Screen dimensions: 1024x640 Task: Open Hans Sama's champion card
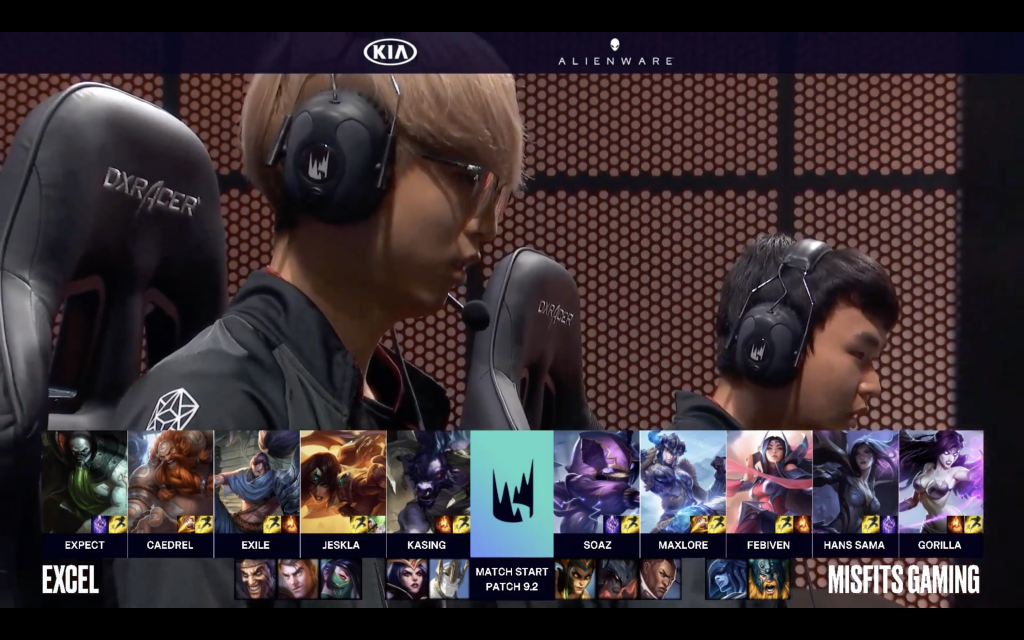[854, 482]
